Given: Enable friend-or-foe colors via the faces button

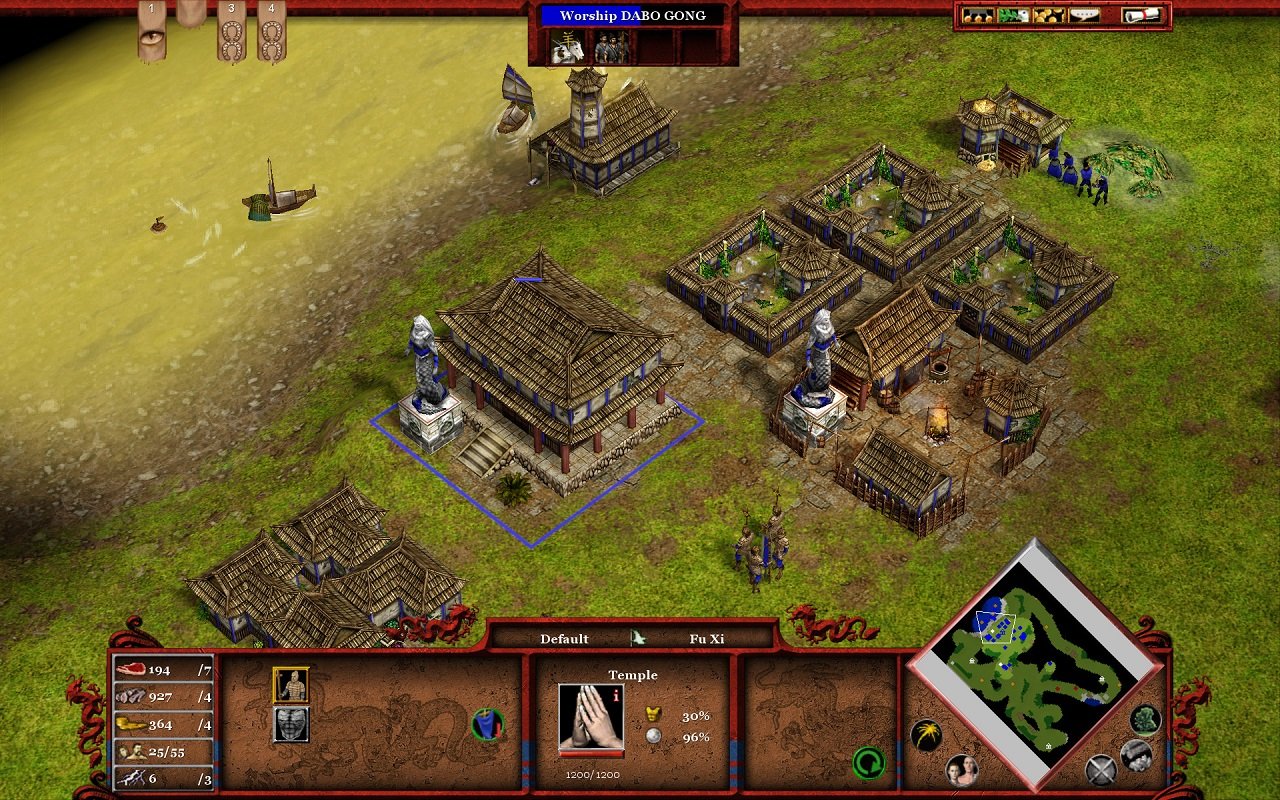Looking at the screenshot, I should [962, 771].
